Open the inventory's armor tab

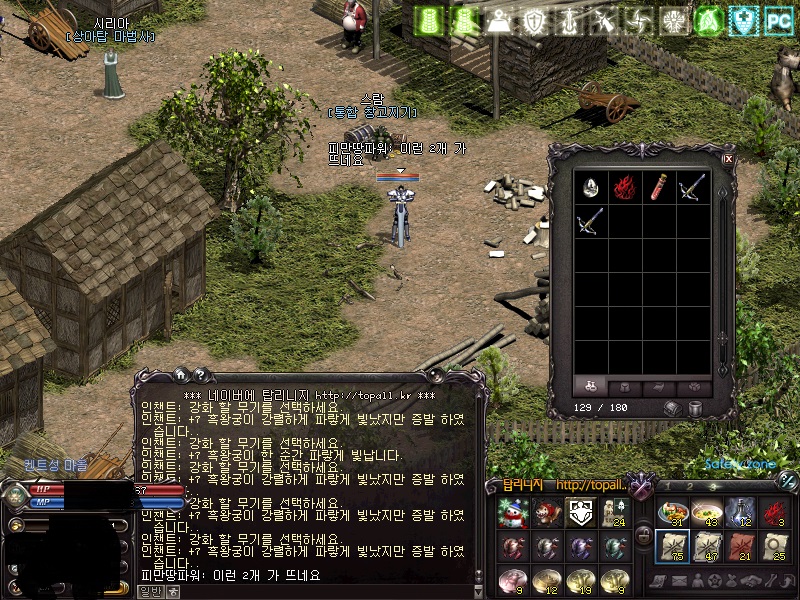(624, 387)
